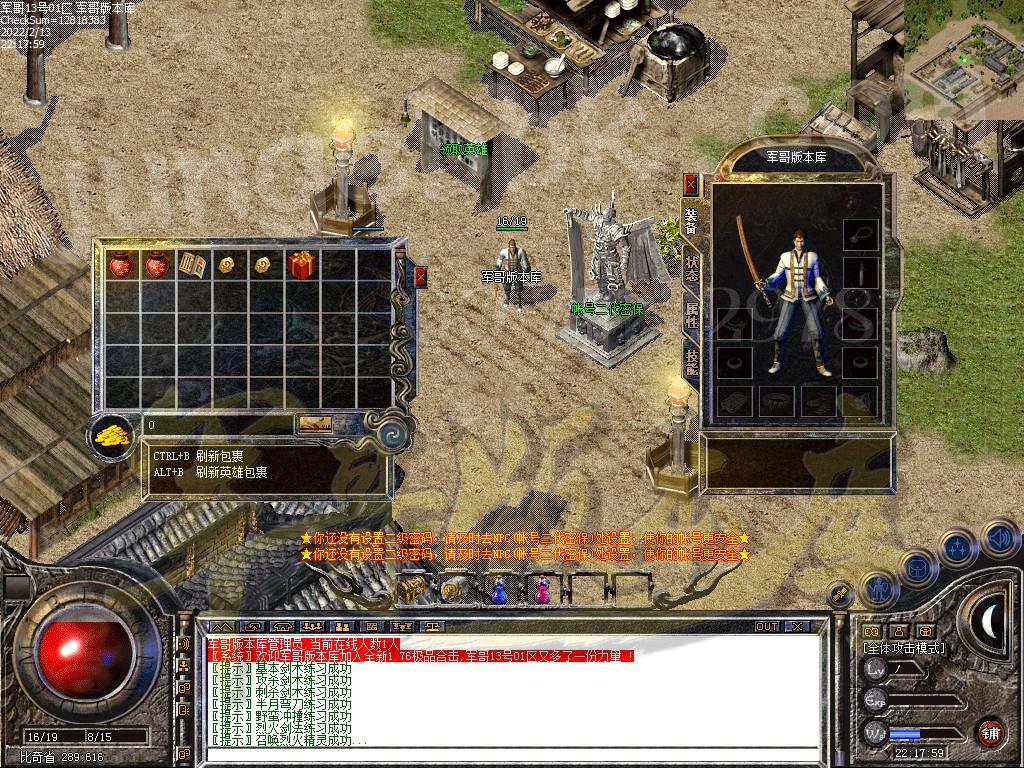Use the red potion in quickbar
1024x768 pixels.
(x=541, y=590)
